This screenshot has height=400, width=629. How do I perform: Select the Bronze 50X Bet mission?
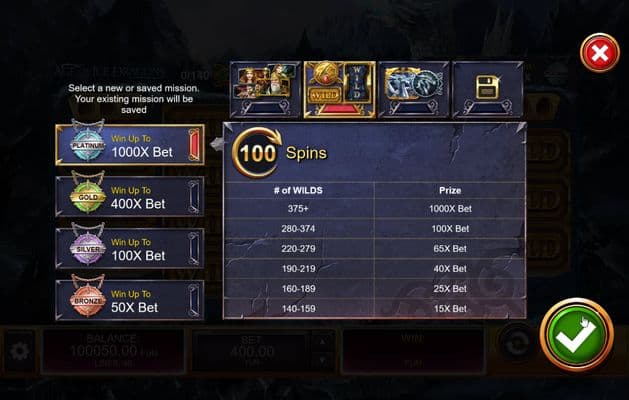click(130, 300)
